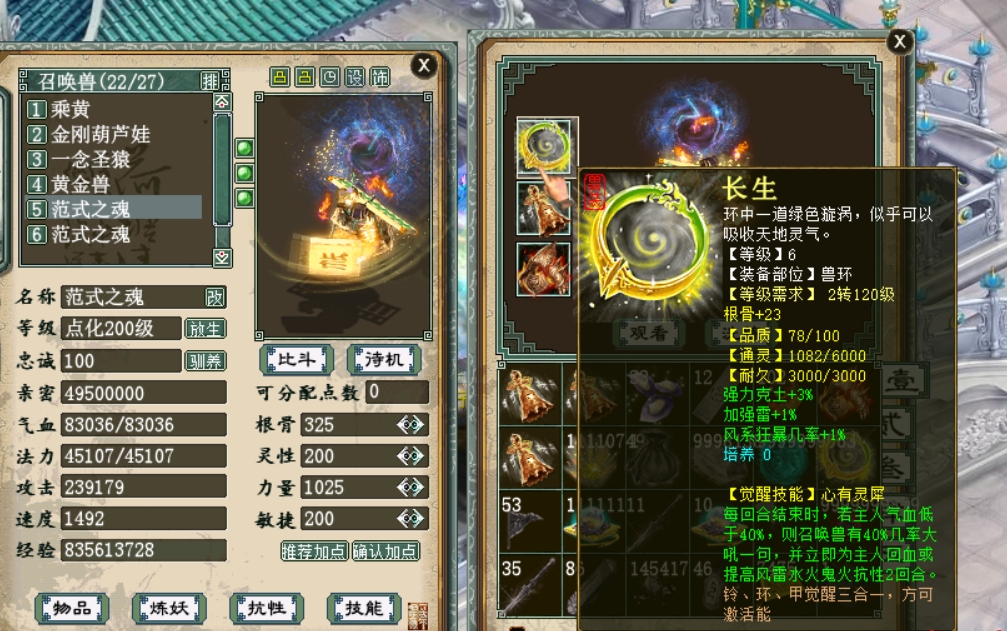Close the beast equipment window

899,42
